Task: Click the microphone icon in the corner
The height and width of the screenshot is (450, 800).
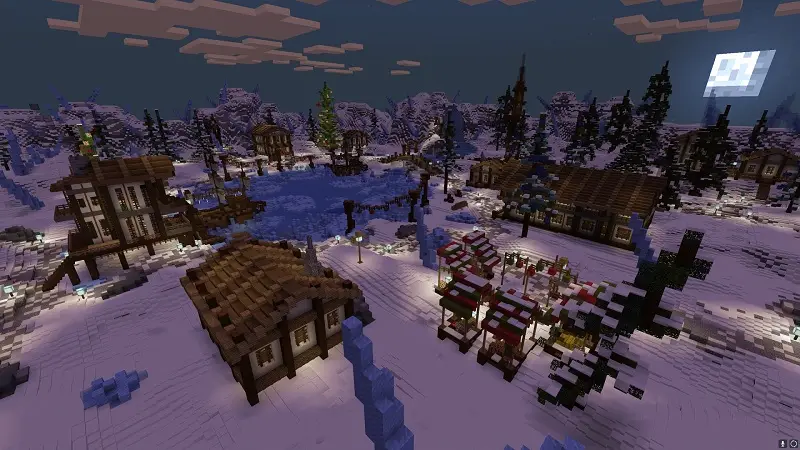Action: pyautogui.click(x=781, y=442)
